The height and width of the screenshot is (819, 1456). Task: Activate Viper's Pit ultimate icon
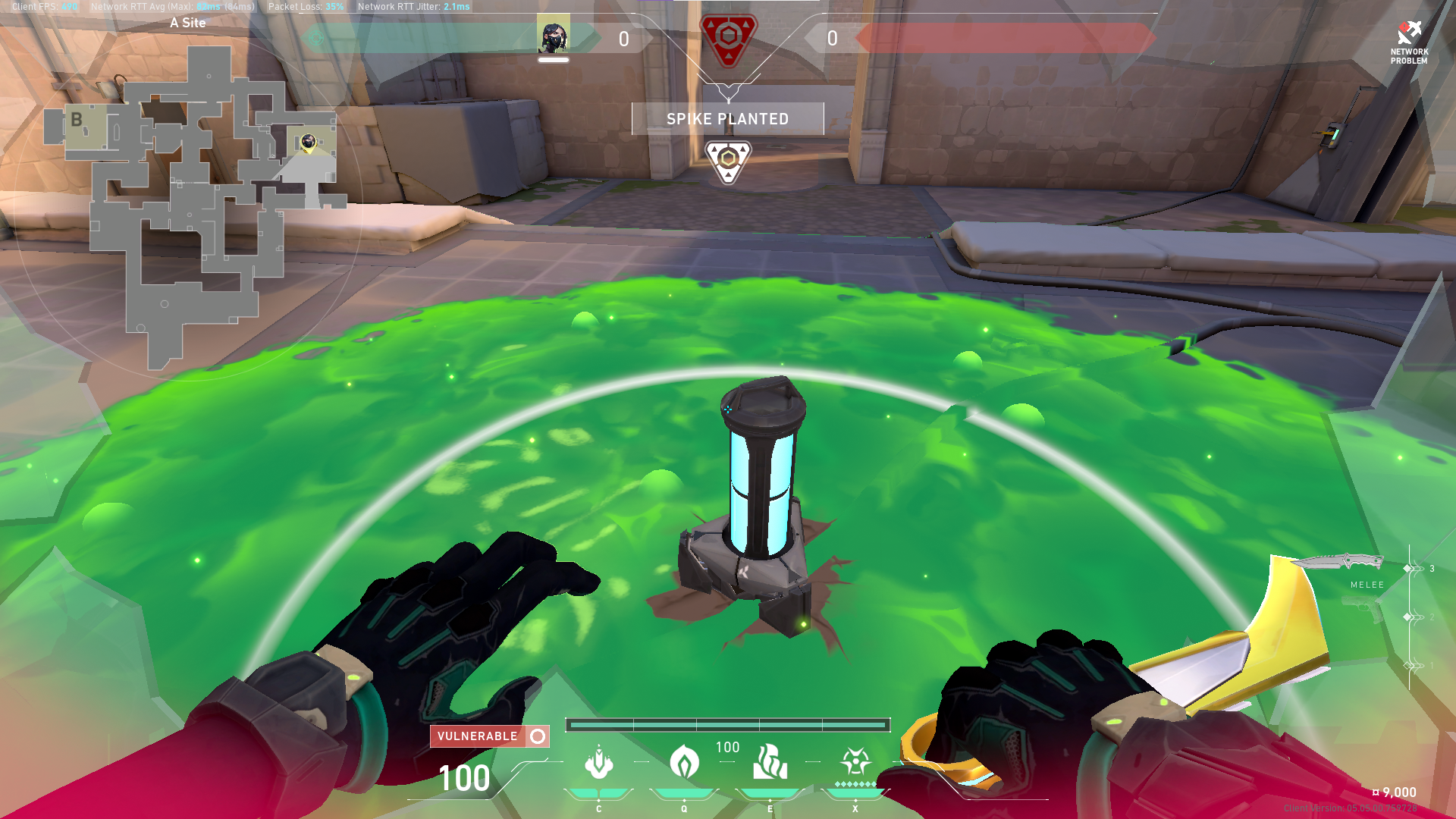pos(855,761)
